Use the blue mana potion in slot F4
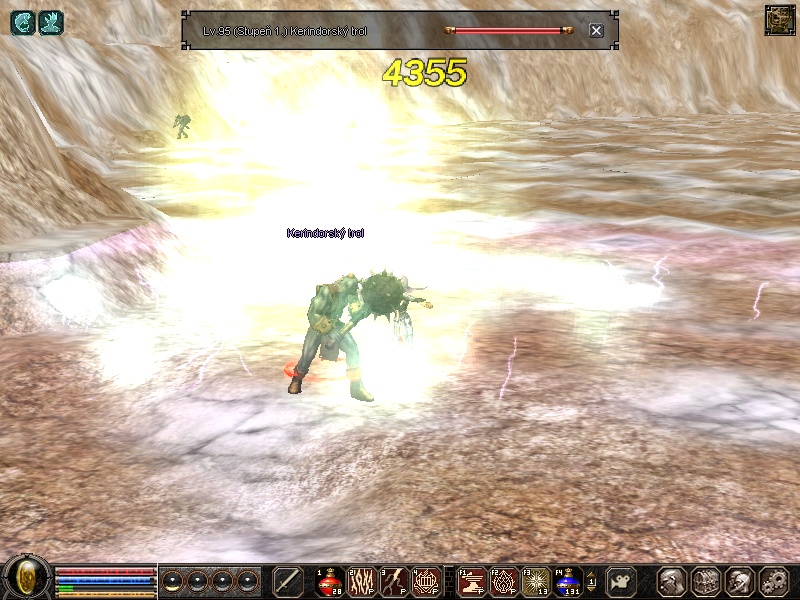This screenshot has height=600, width=800. click(x=568, y=580)
